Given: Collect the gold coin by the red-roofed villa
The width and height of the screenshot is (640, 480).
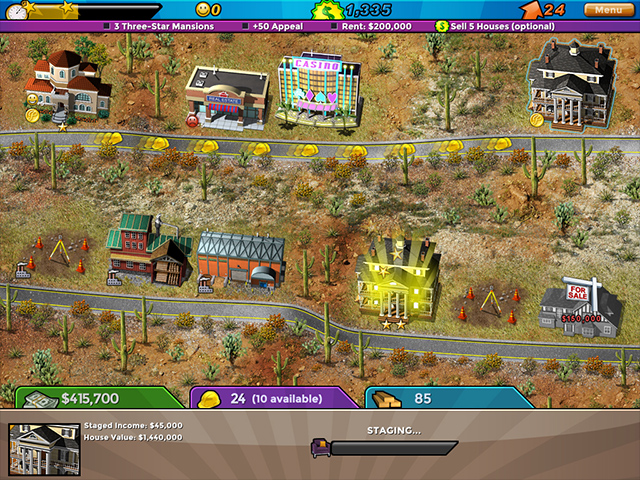Looking at the screenshot, I should (32, 116).
